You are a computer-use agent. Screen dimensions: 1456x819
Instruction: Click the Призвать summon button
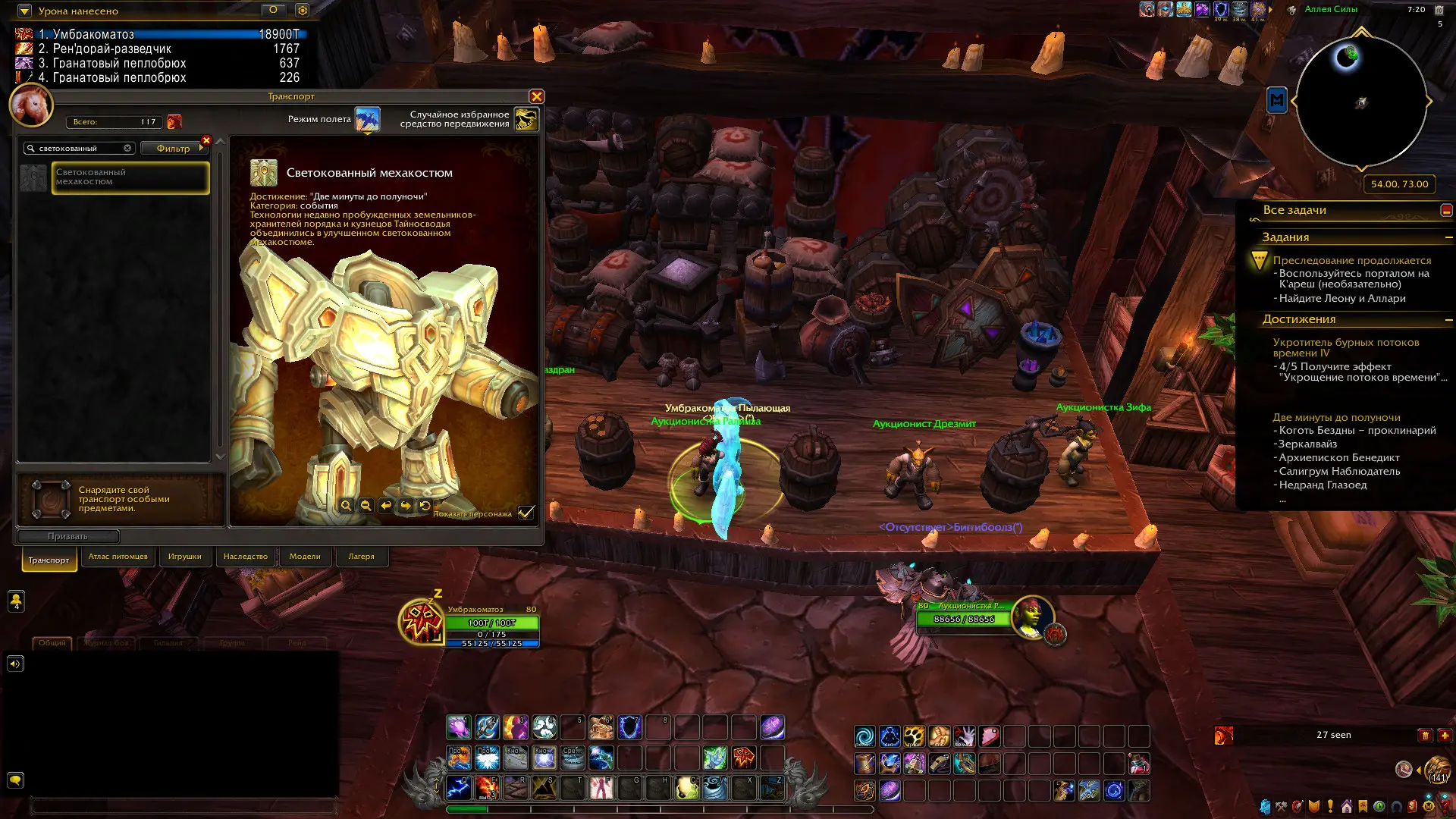(x=67, y=536)
